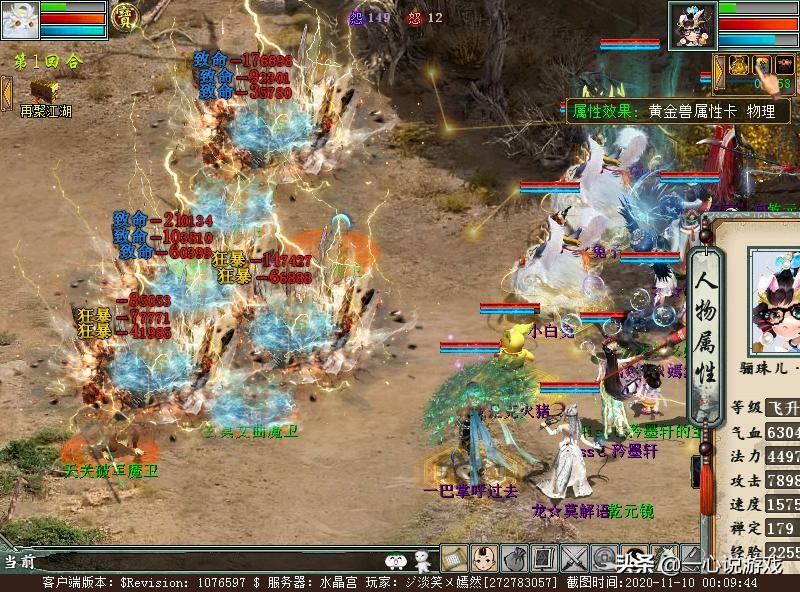
Task: Open the golden money bag buff icon
Action: (x=739, y=66)
